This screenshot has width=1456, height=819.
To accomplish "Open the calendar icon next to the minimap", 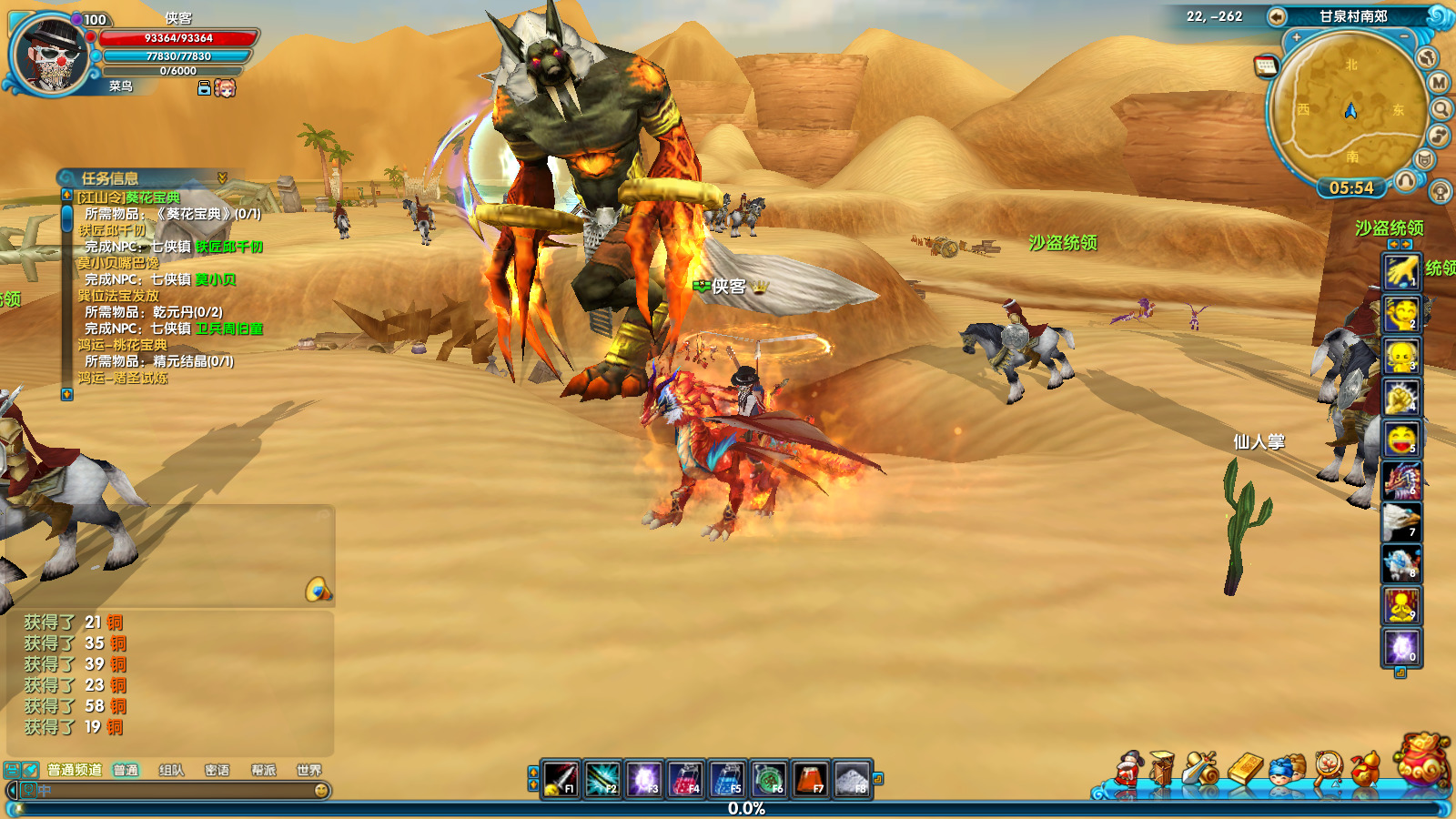I will (1266, 66).
